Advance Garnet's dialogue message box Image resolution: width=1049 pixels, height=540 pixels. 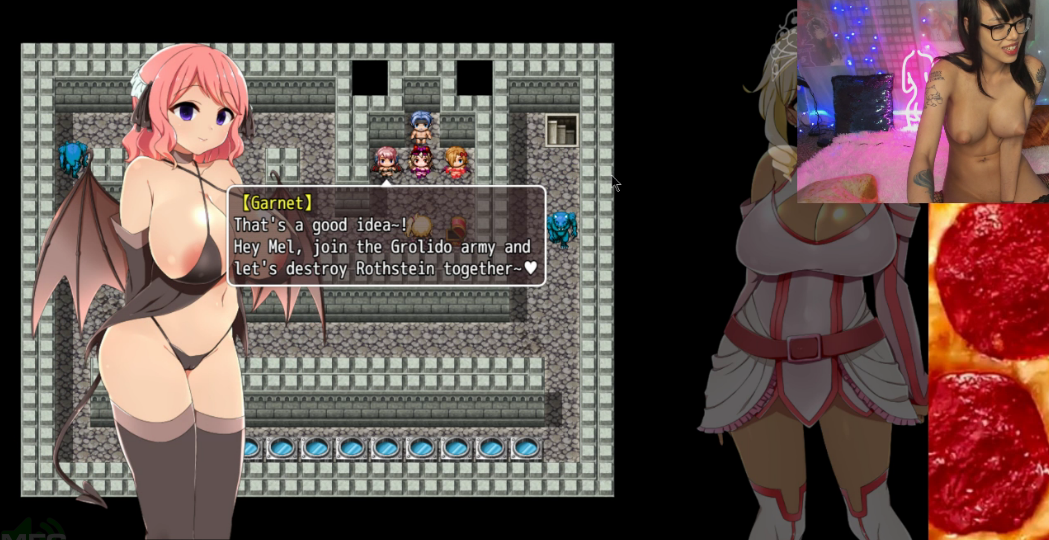(386, 236)
